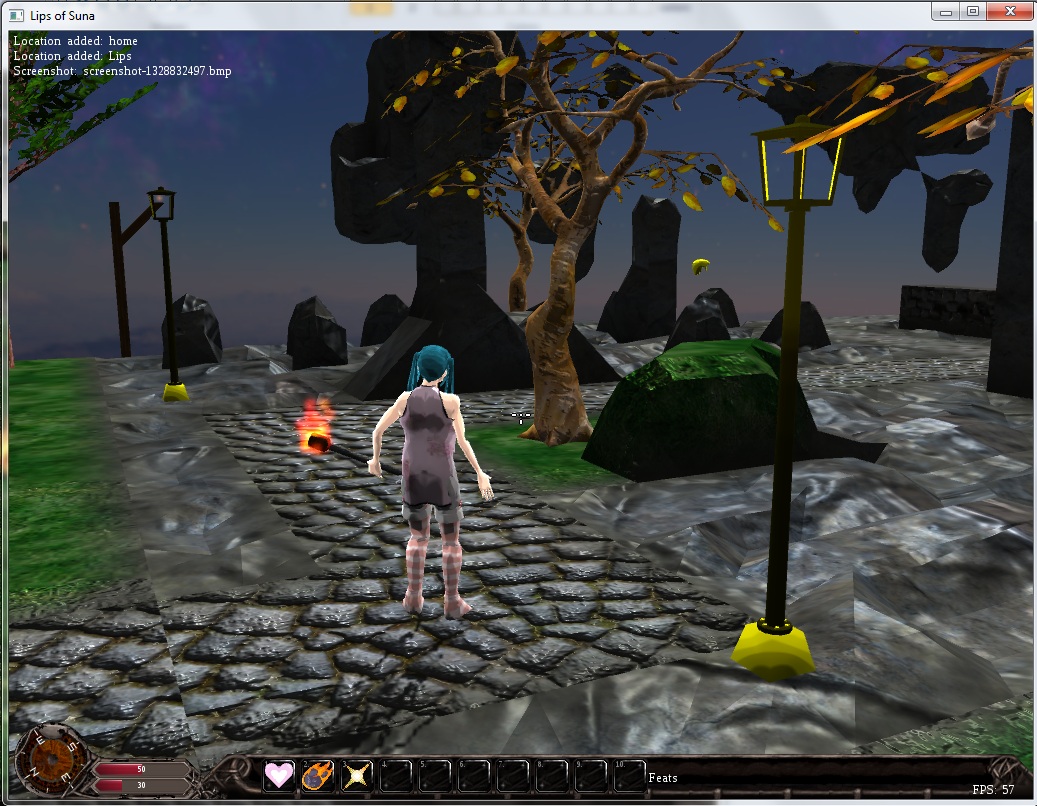Activate the pink heart feat

(279, 775)
